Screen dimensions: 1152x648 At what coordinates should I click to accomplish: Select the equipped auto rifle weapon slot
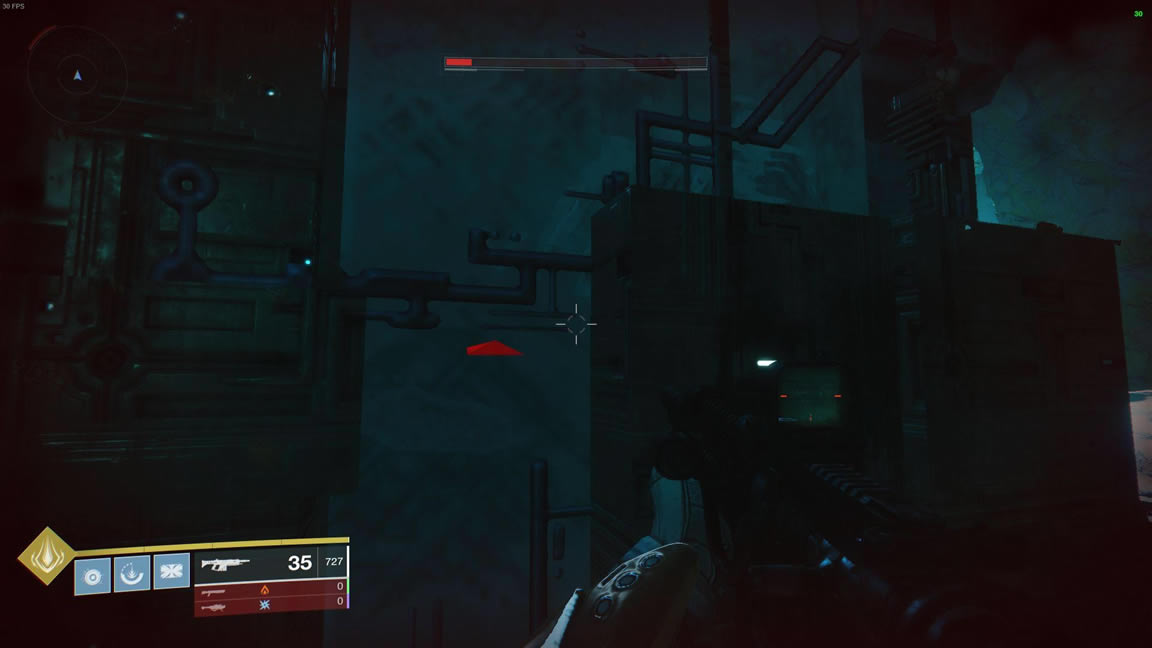coord(270,563)
